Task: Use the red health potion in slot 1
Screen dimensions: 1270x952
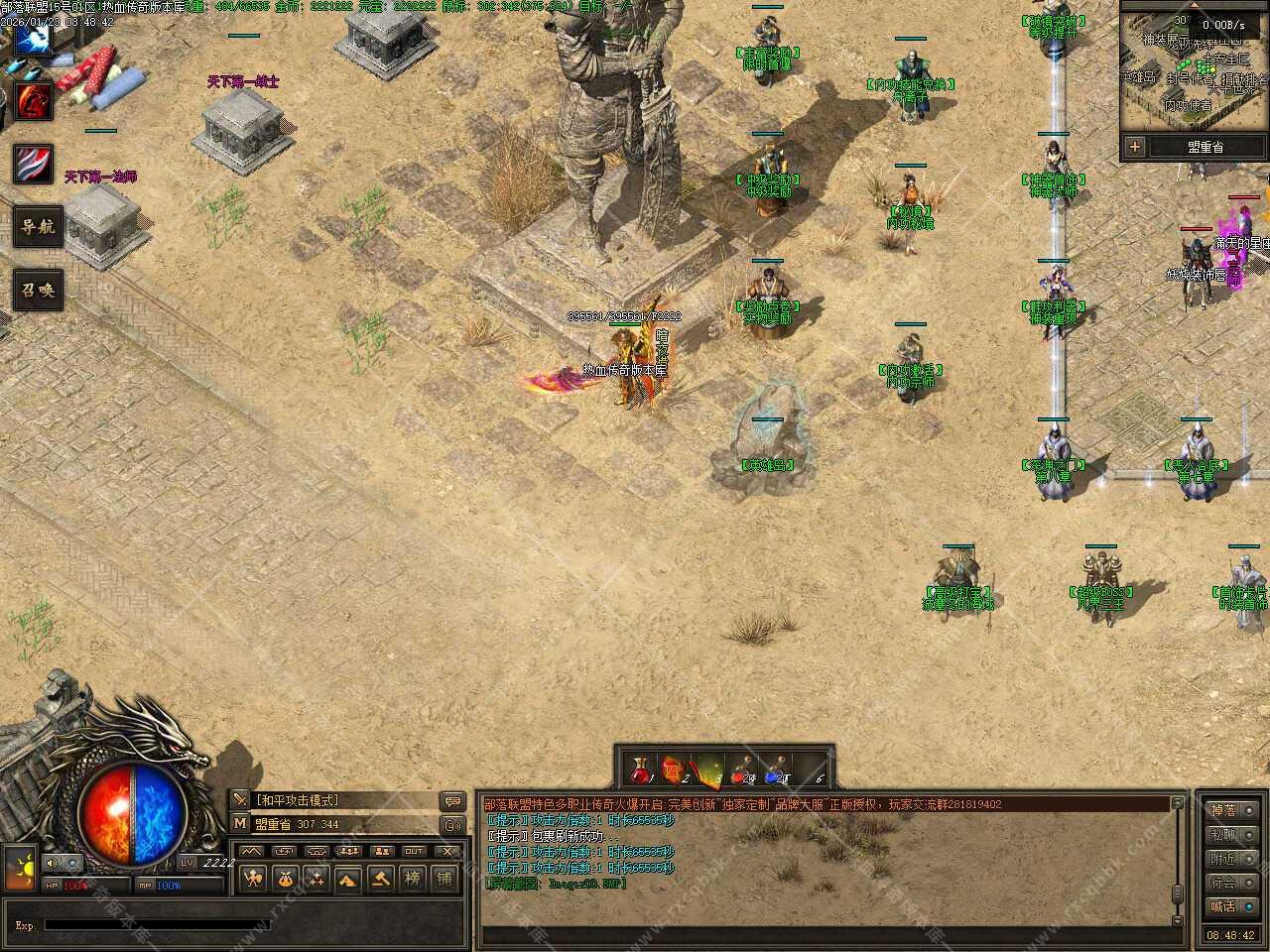Action: pyautogui.click(x=642, y=771)
